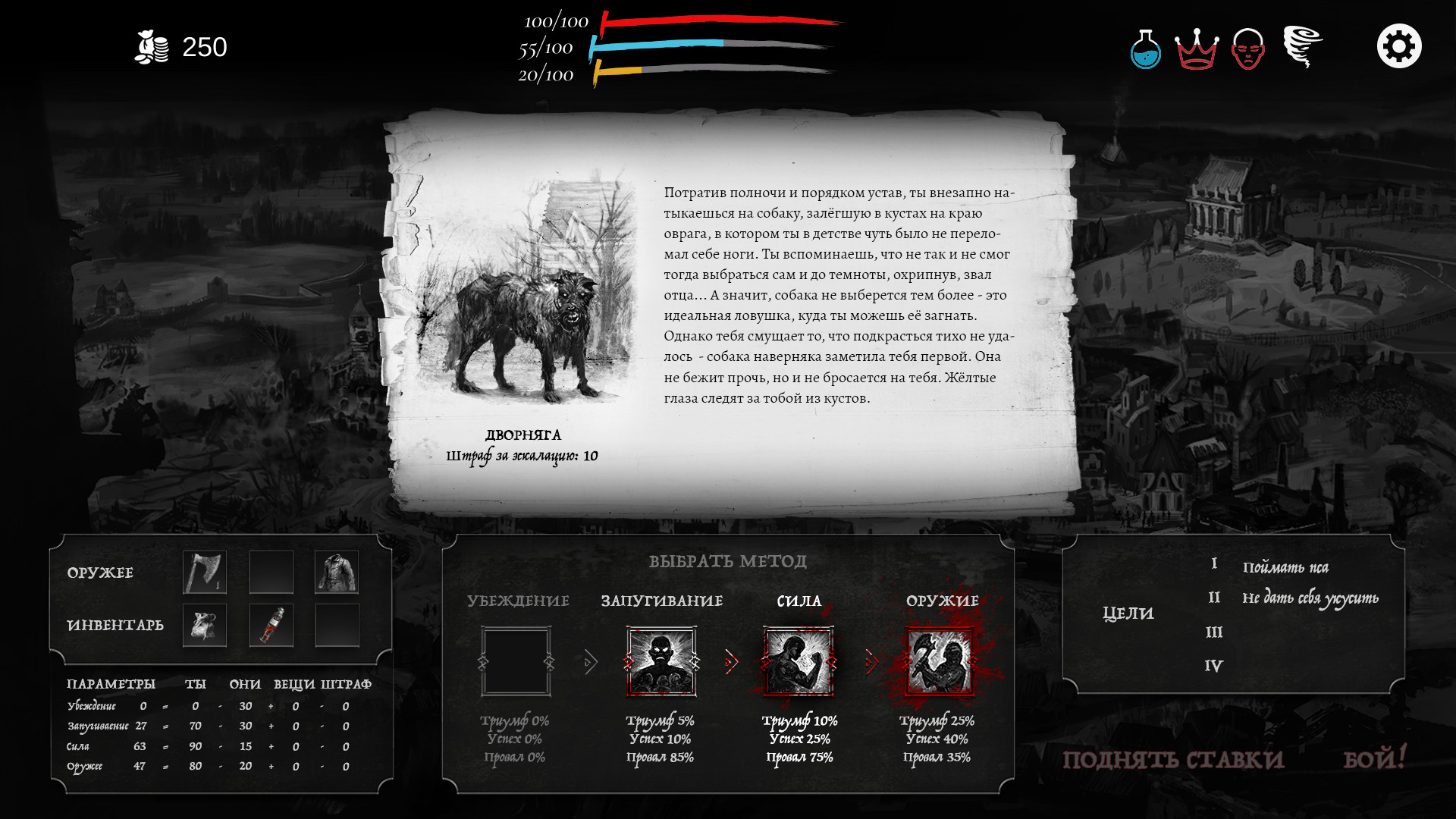Click the tornado icon in the top bar

(1302, 47)
